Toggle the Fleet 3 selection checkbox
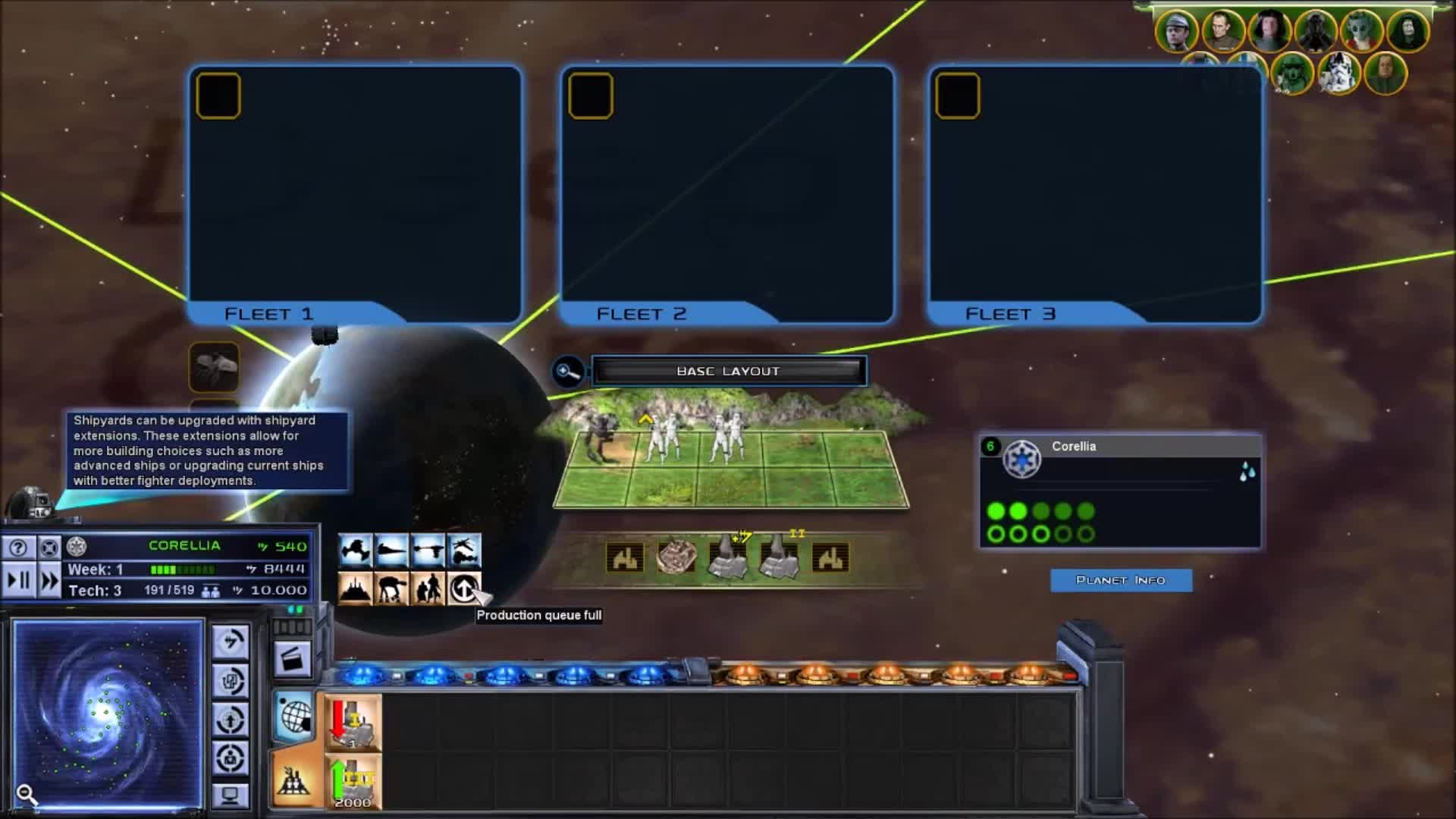 point(958,94)
